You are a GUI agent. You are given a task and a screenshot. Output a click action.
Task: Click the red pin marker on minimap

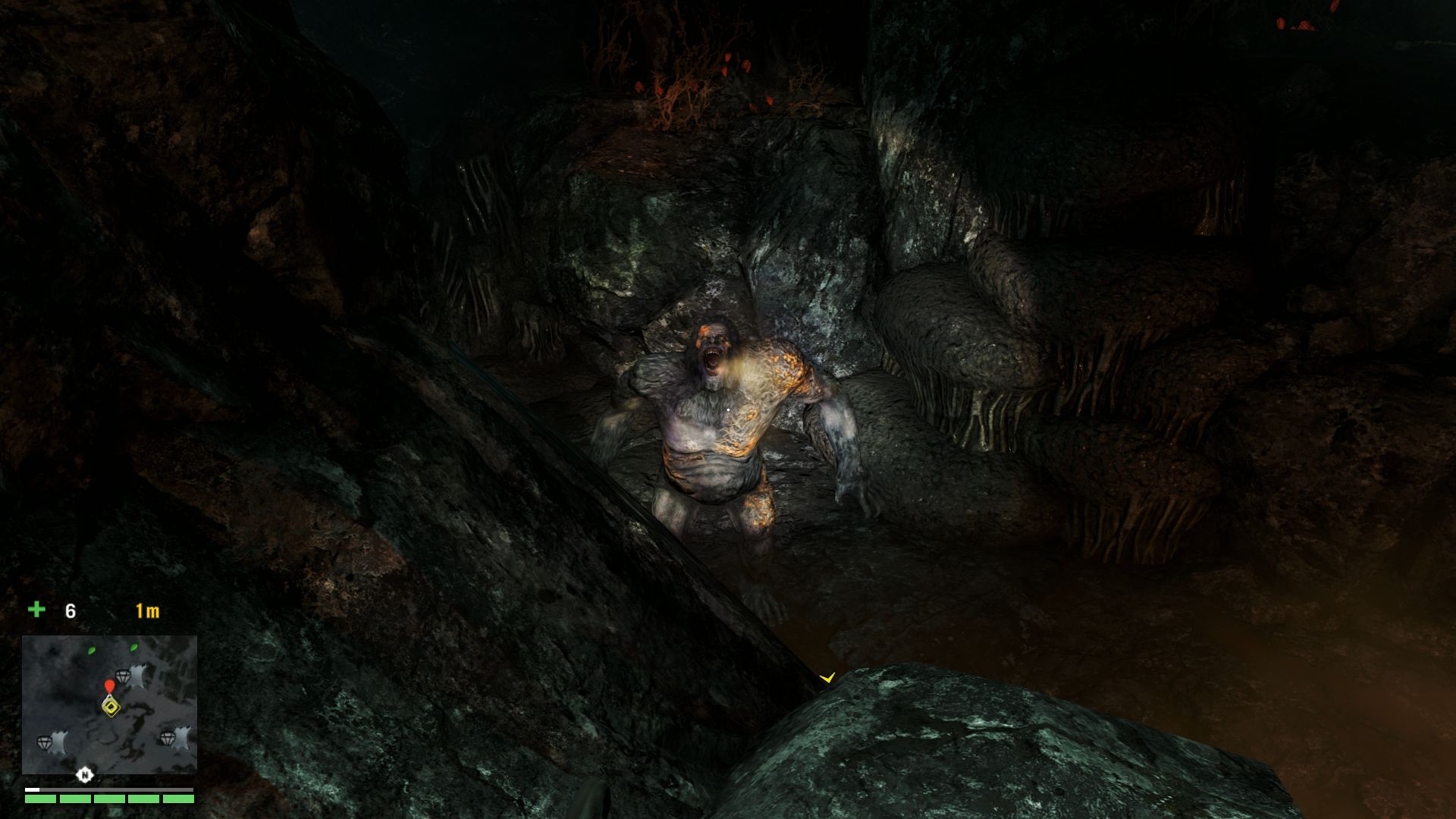(110, 687)
